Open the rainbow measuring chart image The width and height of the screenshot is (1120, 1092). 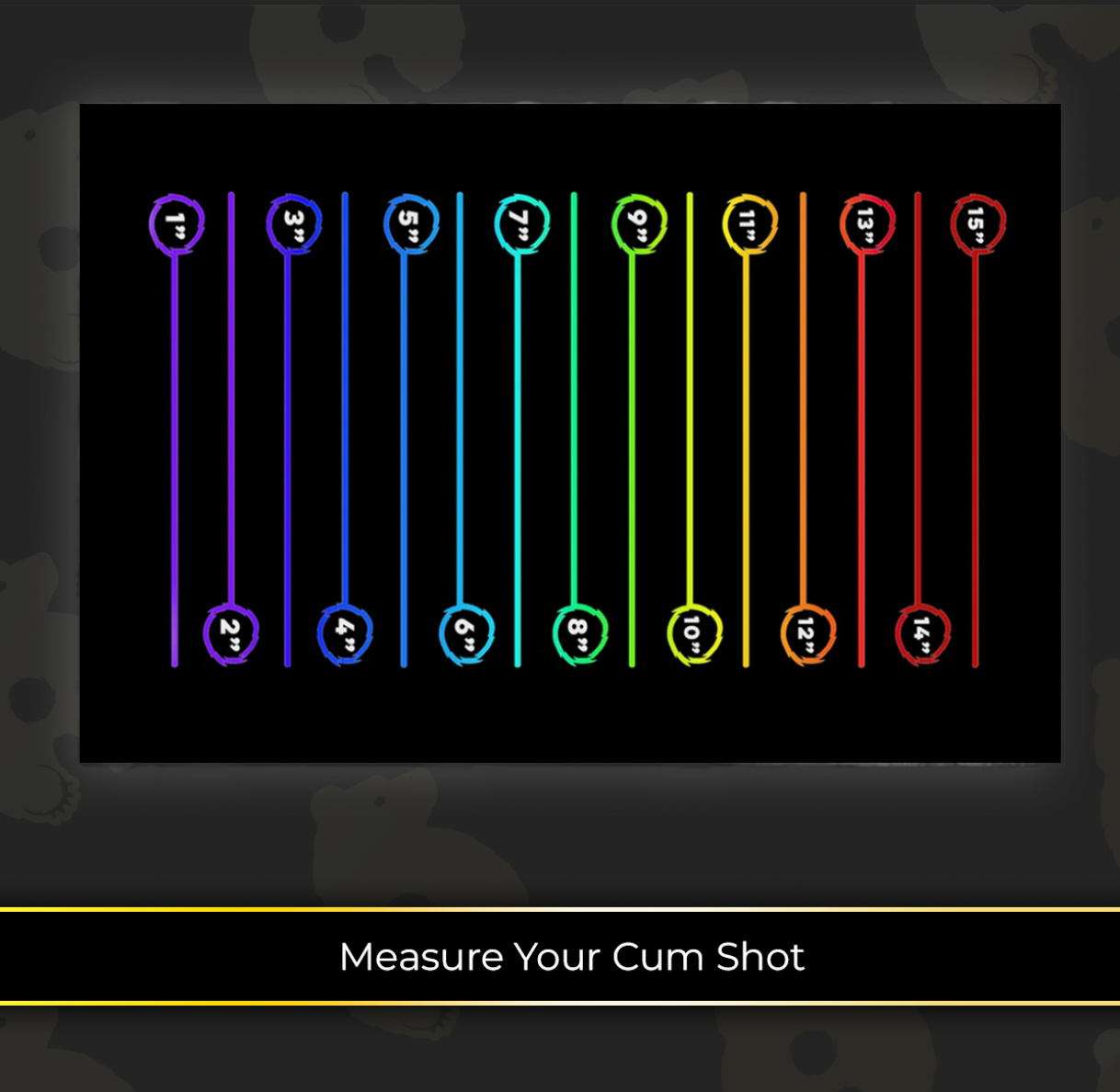570,432
